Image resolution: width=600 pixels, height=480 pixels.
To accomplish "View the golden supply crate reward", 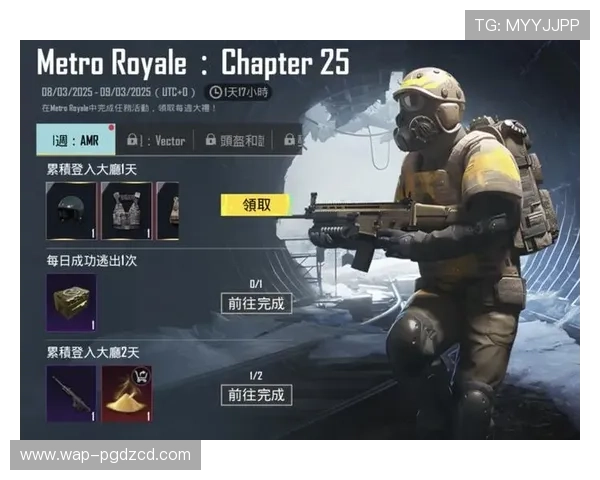I will click(71, 303).
